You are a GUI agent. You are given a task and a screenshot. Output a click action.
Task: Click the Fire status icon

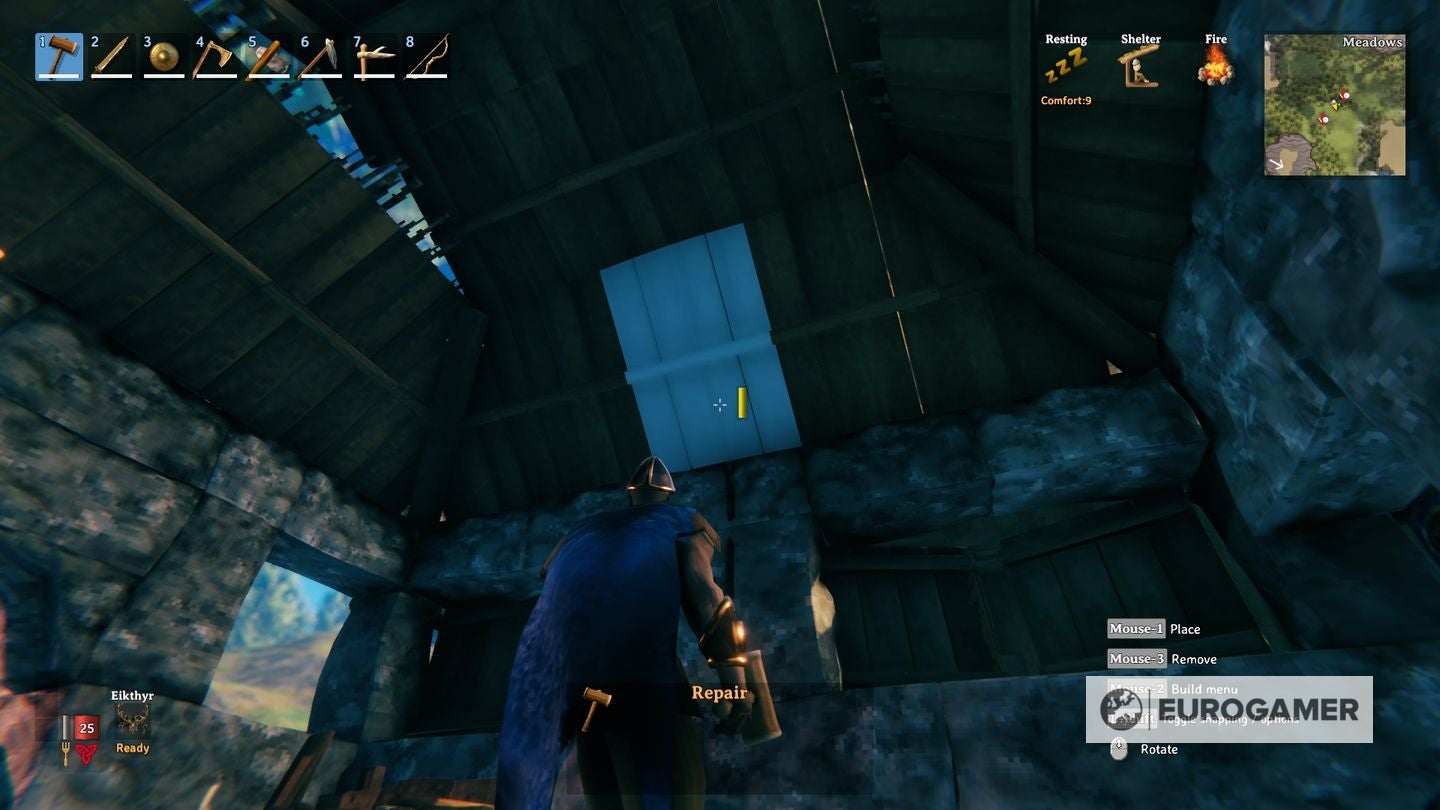coord(1214,65)
